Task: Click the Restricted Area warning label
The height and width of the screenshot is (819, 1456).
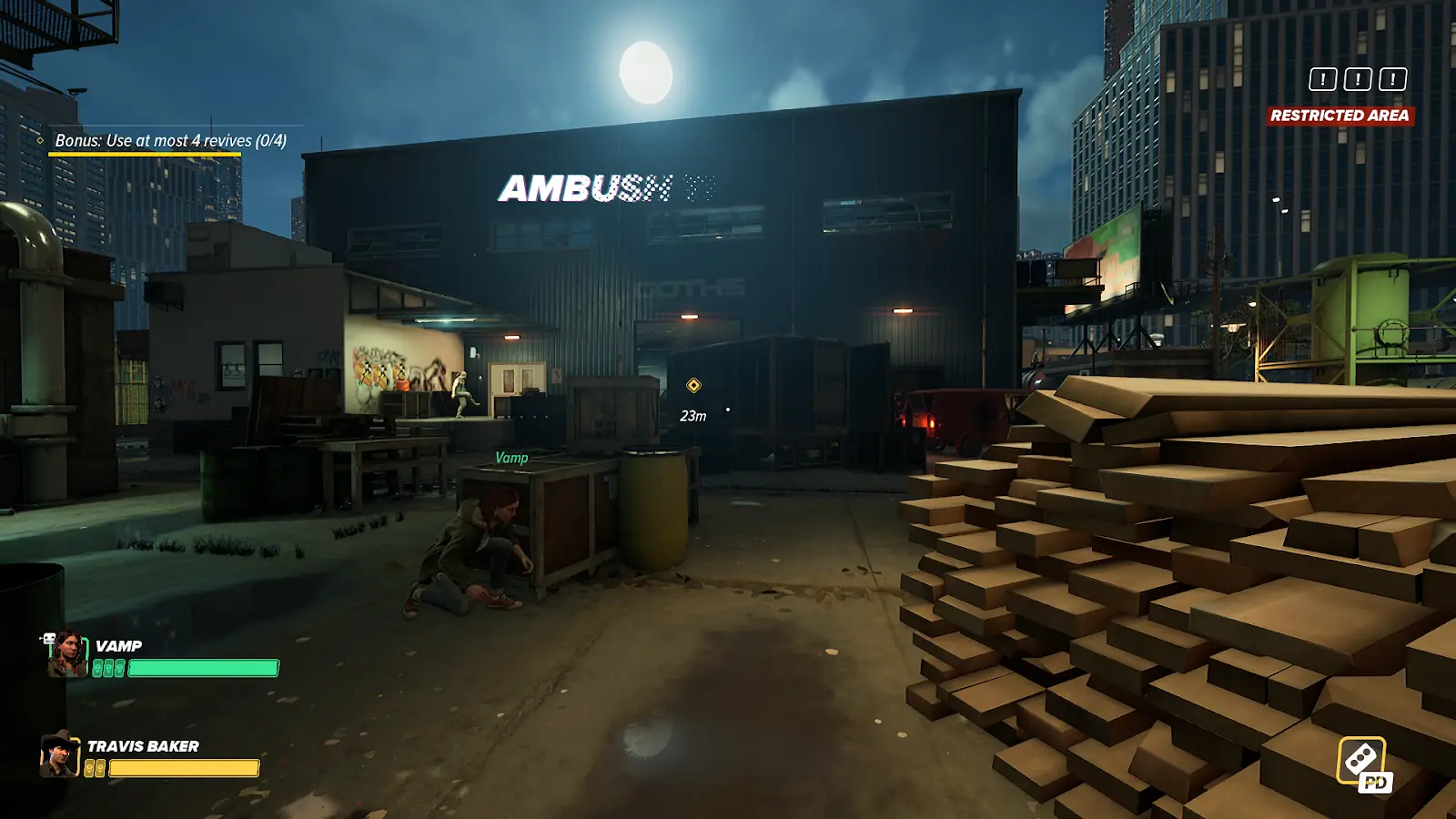Action: click(x=1340, y=116)
